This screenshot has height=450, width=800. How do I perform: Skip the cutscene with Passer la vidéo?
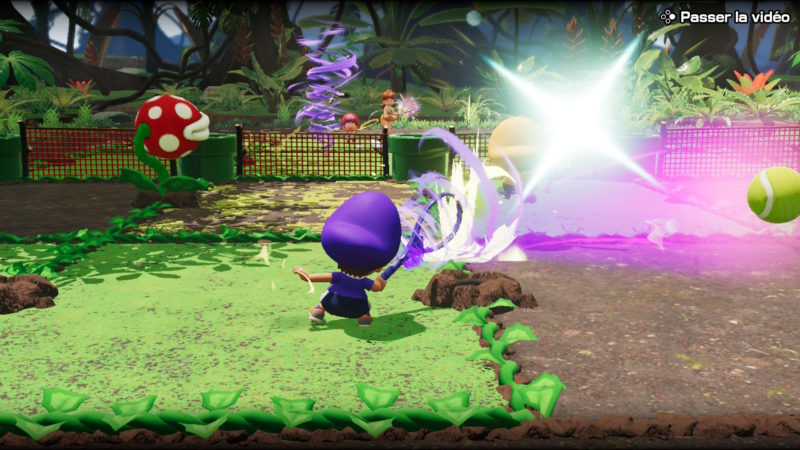pyautogui.click(x=725, y=16)
